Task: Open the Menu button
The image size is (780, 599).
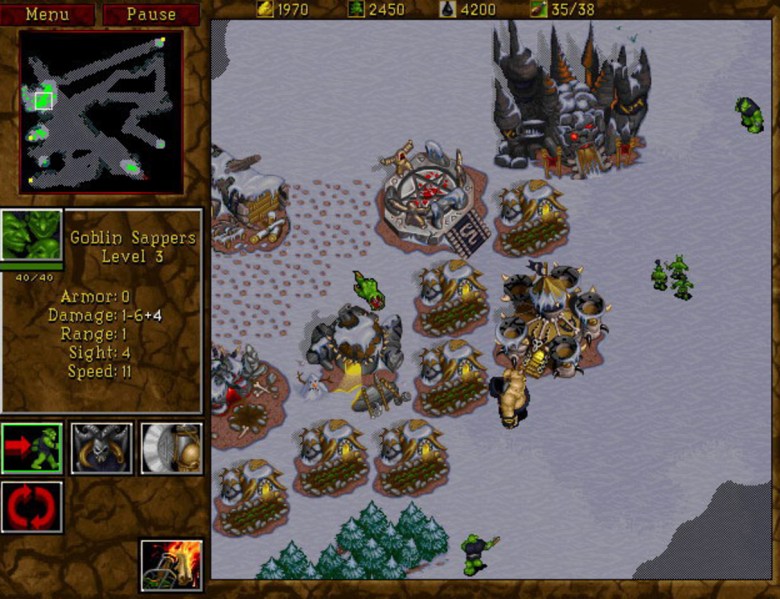Action: pyautogui.click(x=48, y=14)
